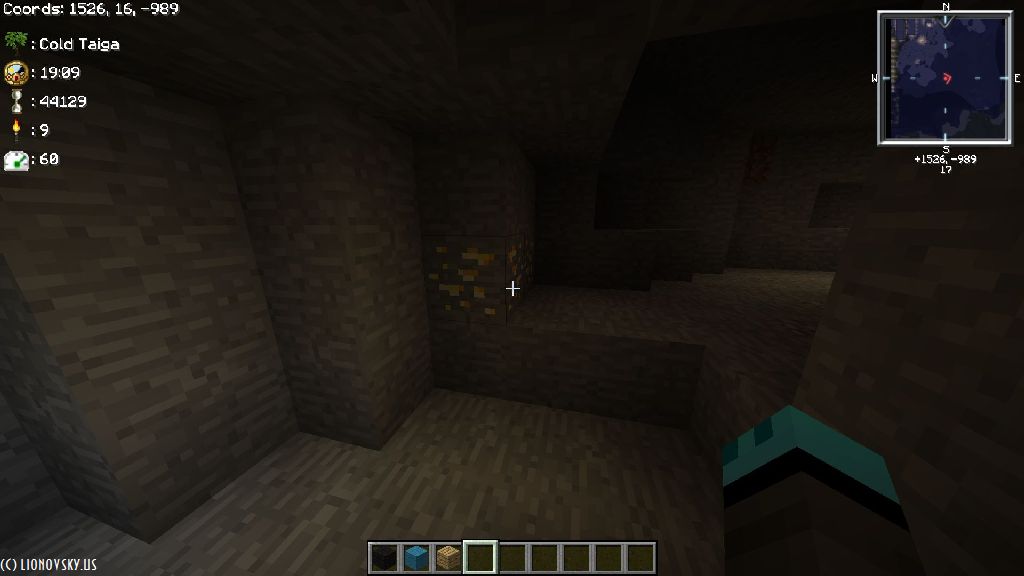
Task: Select the dark coal block hotbar slot
Action: click(x=384, y=557)
